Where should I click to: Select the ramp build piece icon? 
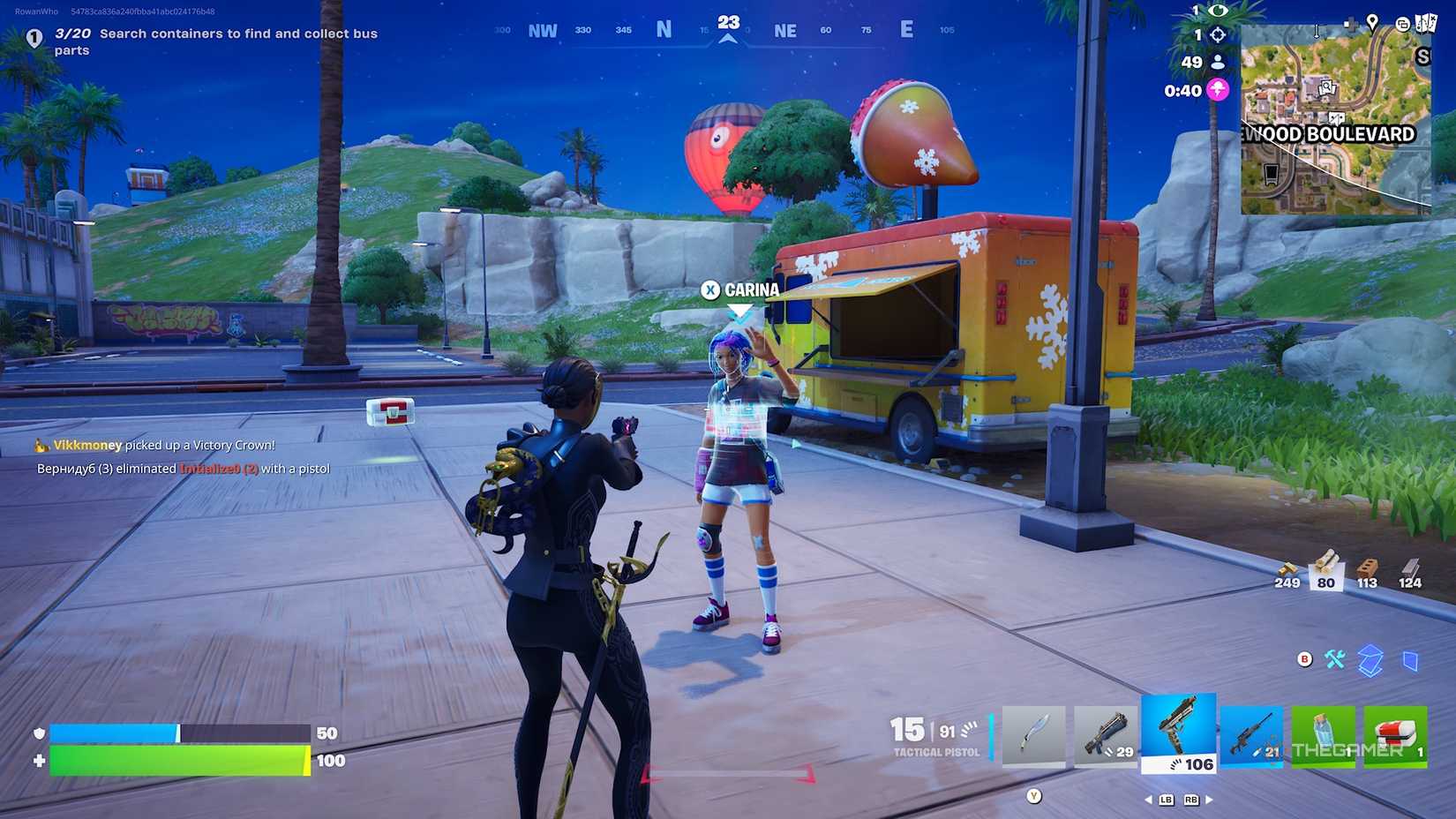pyautogui.click(x=1371, y=657)
